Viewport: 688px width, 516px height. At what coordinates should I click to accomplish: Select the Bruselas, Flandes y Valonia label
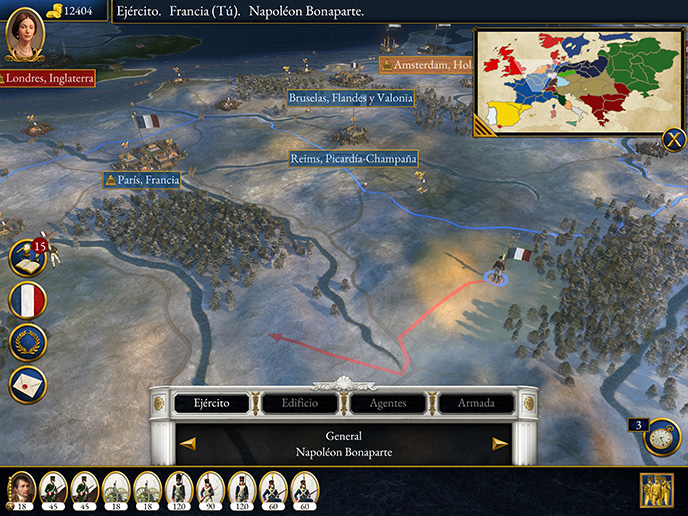[350, 98]
